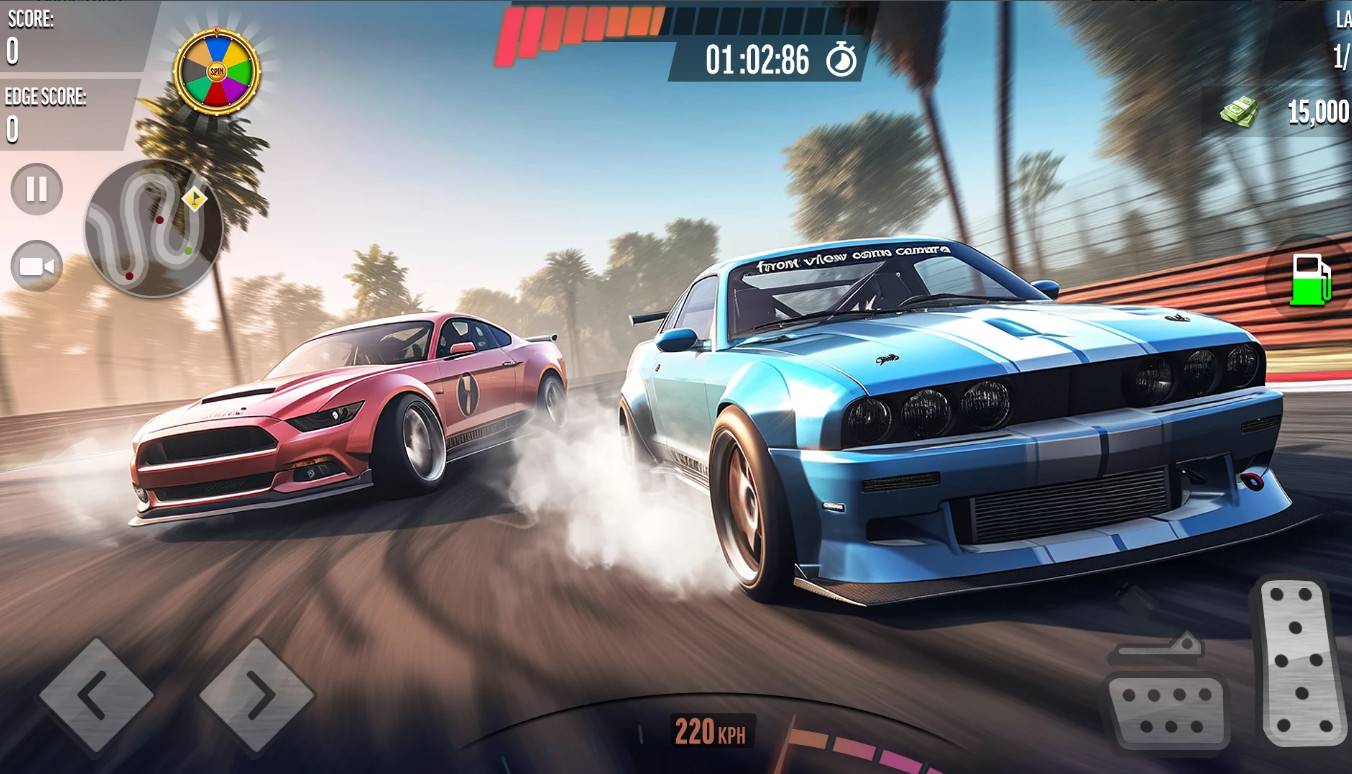Steer right with the right arrow

(257, 695)
